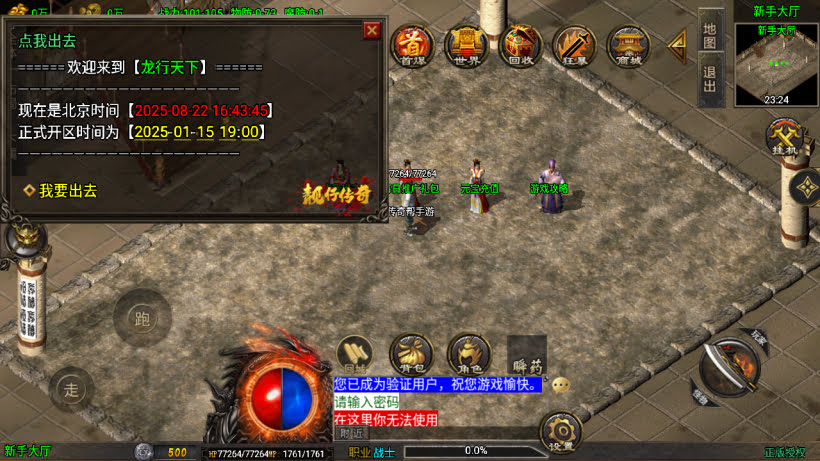The width and height of the screenshot is (820, 461).
Task: Open the 商城 shop icon
Action: coord(628,45)
